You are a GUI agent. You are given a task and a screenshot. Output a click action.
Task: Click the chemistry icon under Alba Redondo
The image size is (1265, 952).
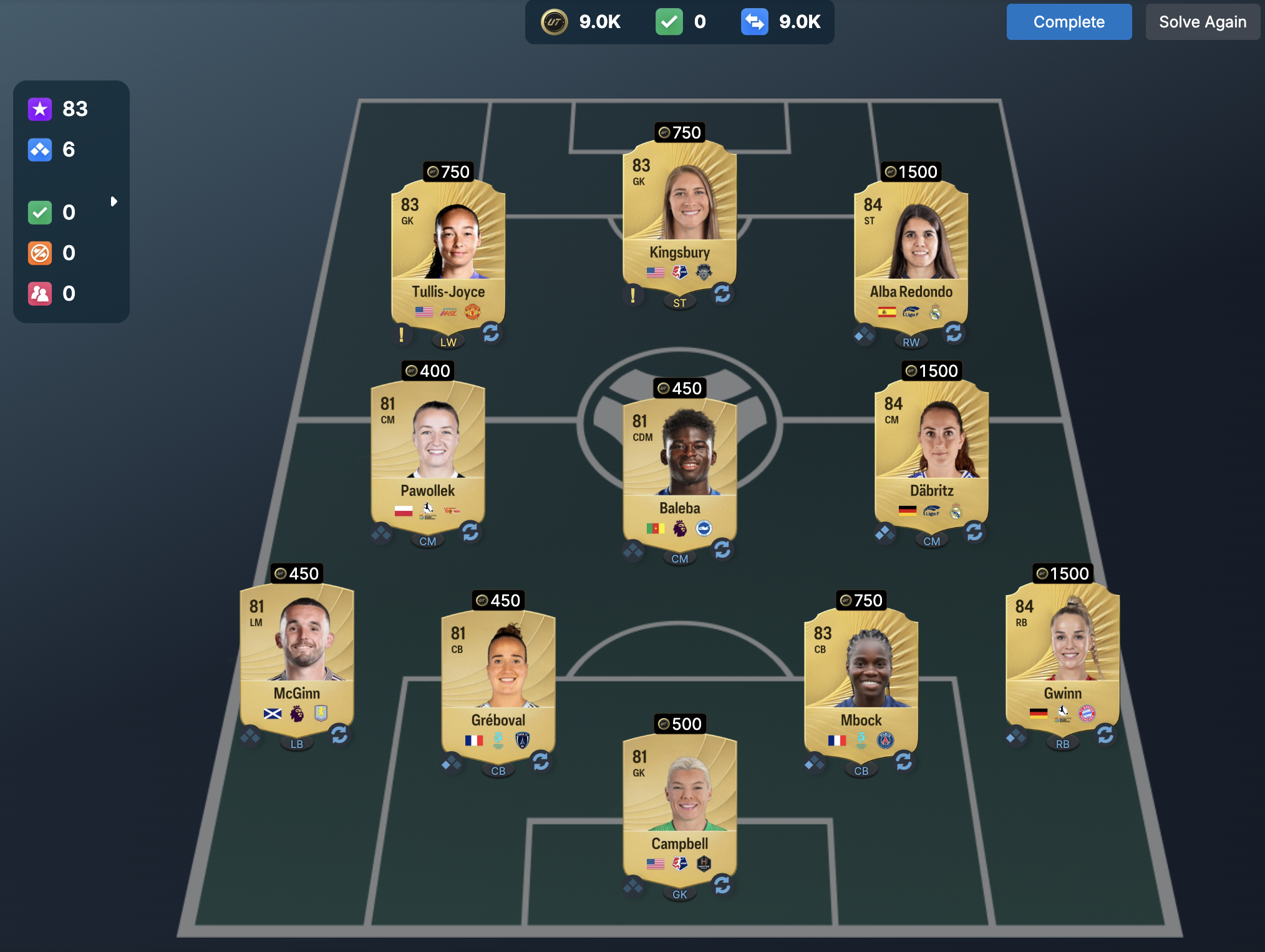click(865, 334)
